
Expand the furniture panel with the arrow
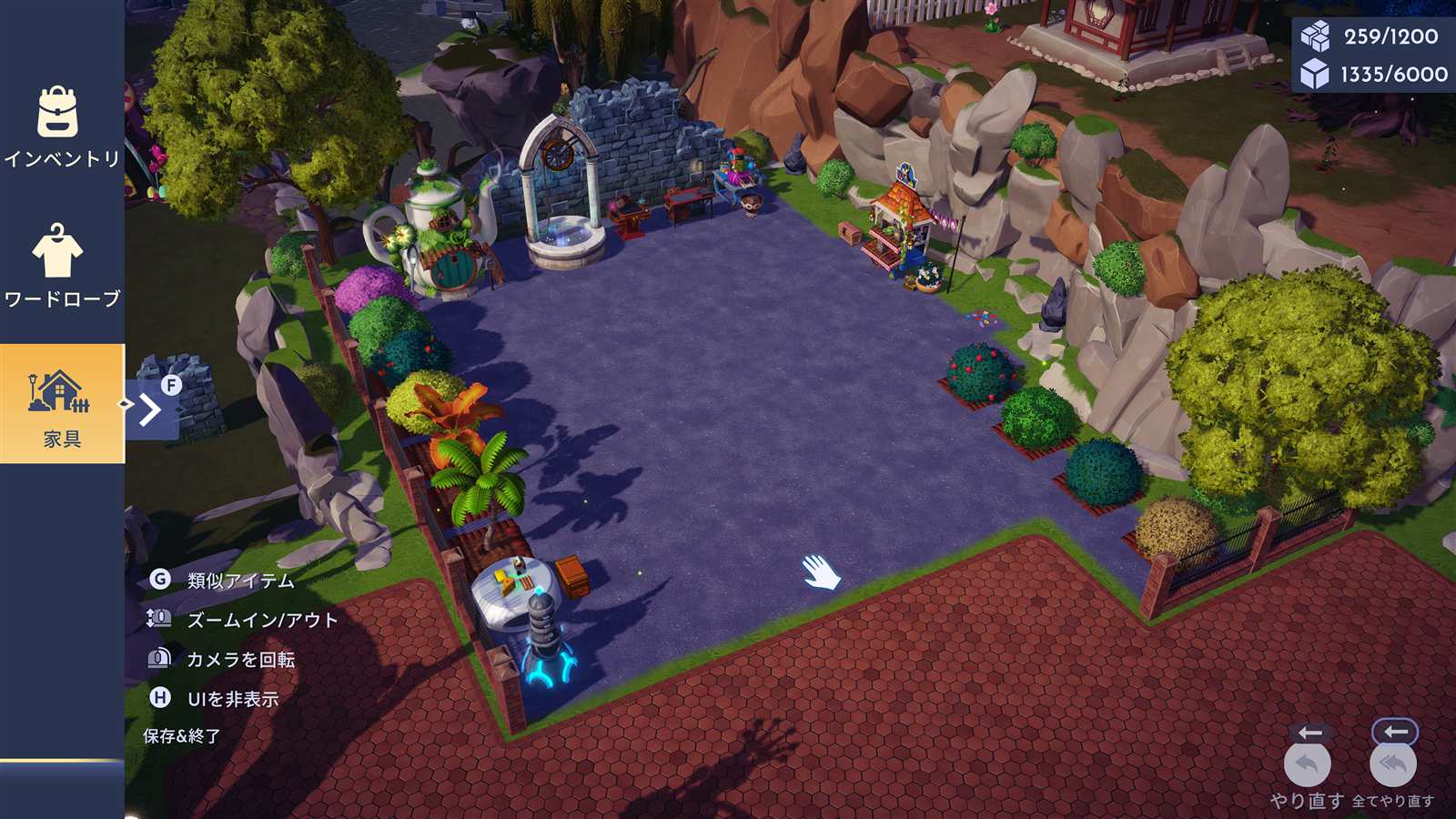(x=151, y=409)
